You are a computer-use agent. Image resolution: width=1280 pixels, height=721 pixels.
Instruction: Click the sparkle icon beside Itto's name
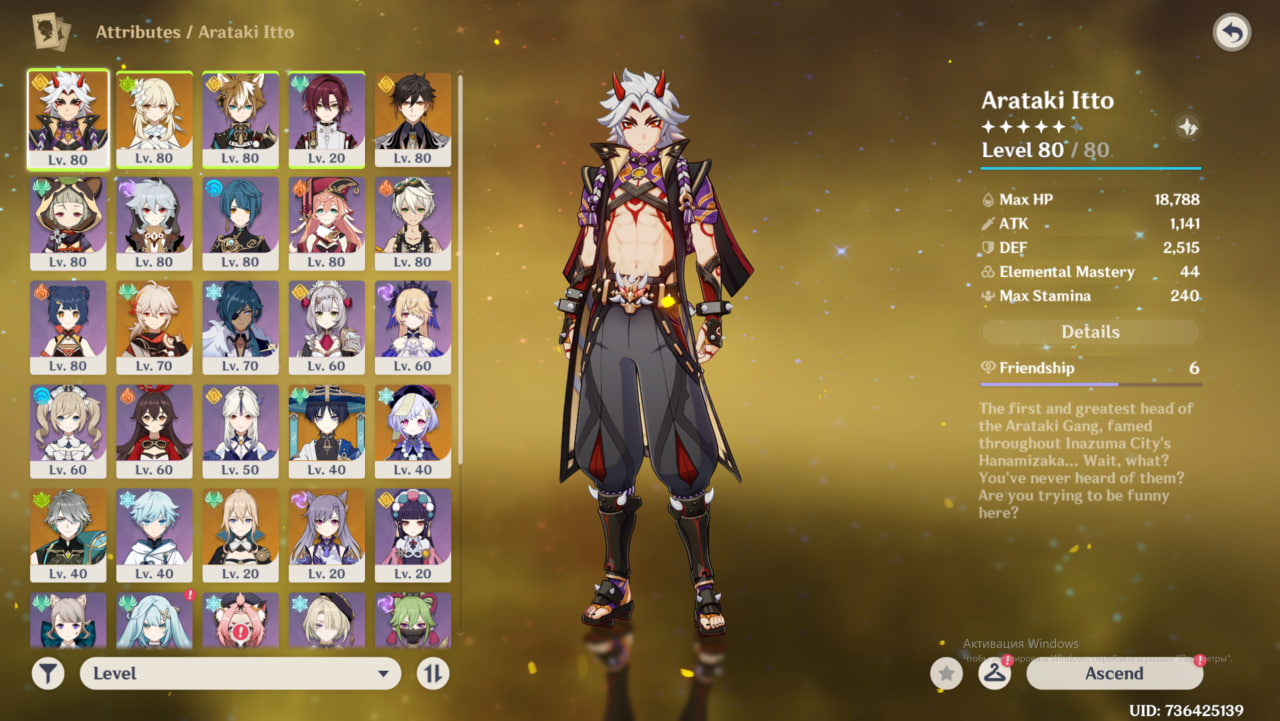(x=1187, y=127)
